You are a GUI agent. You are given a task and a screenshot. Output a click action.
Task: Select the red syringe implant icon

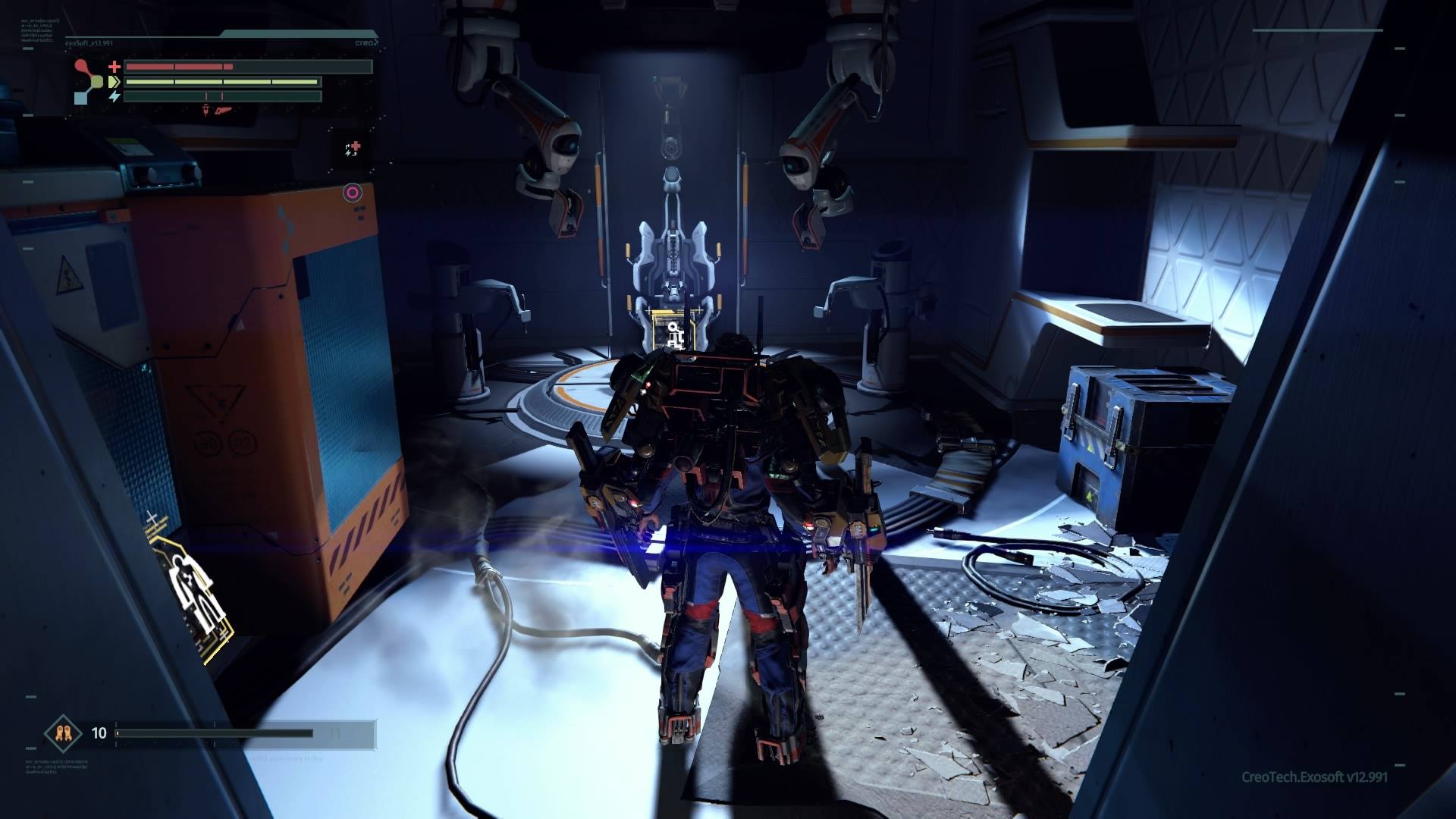205,111
